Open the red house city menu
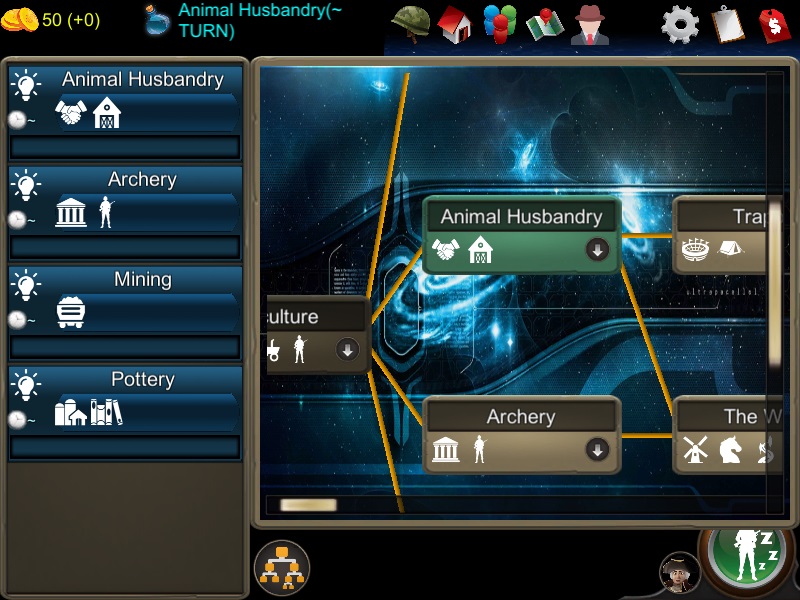This screenshot has width=800, height=600. [x=454, y=23]
